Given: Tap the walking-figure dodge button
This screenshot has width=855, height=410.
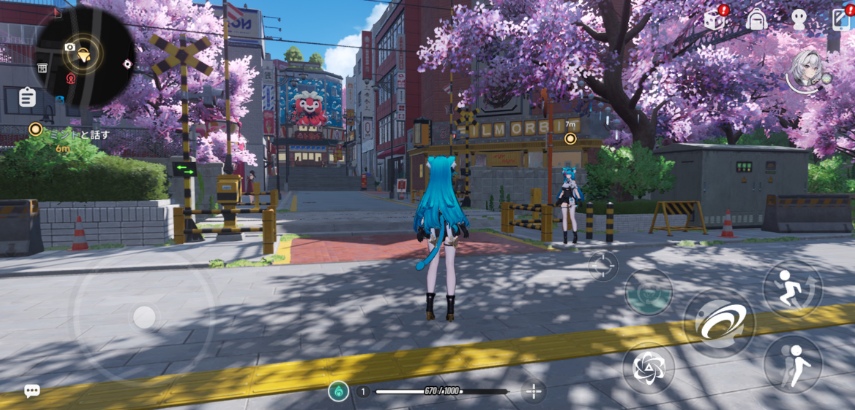Looking at the screenshot, I should [x=792, y=362].
